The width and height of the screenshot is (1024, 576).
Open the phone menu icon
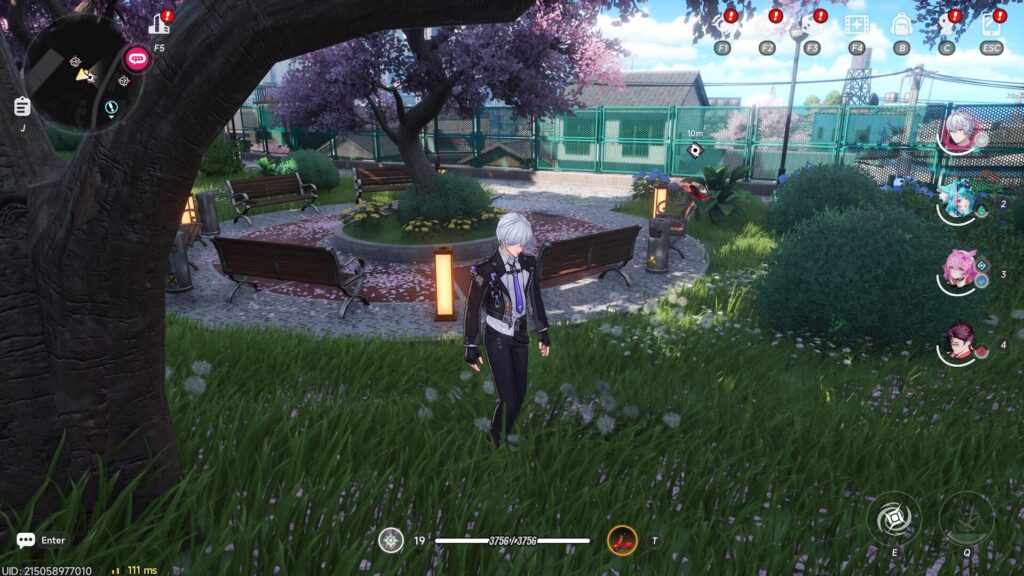[x=991, y=25]
